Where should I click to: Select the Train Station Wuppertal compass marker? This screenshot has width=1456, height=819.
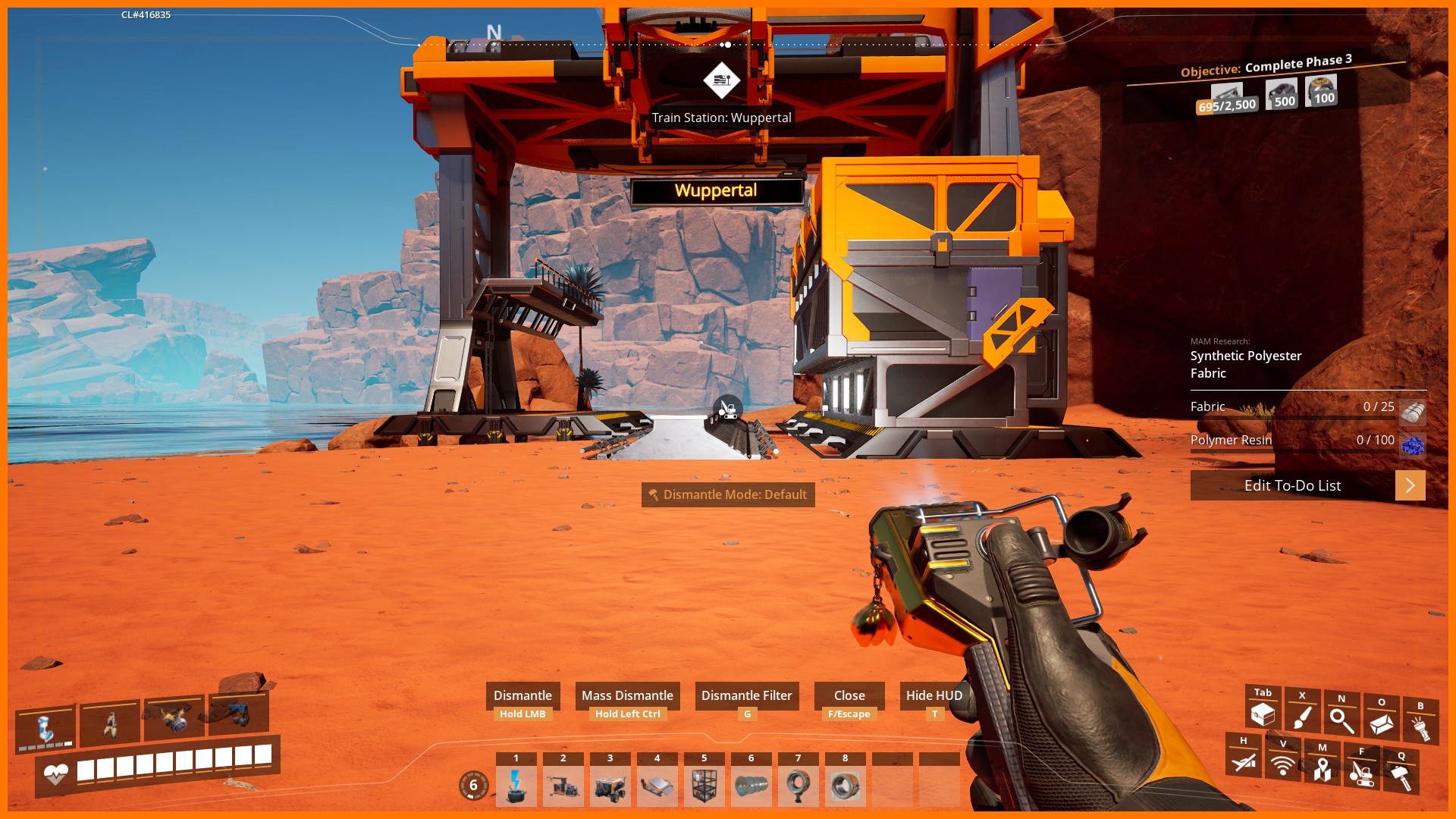coord(722,80)
